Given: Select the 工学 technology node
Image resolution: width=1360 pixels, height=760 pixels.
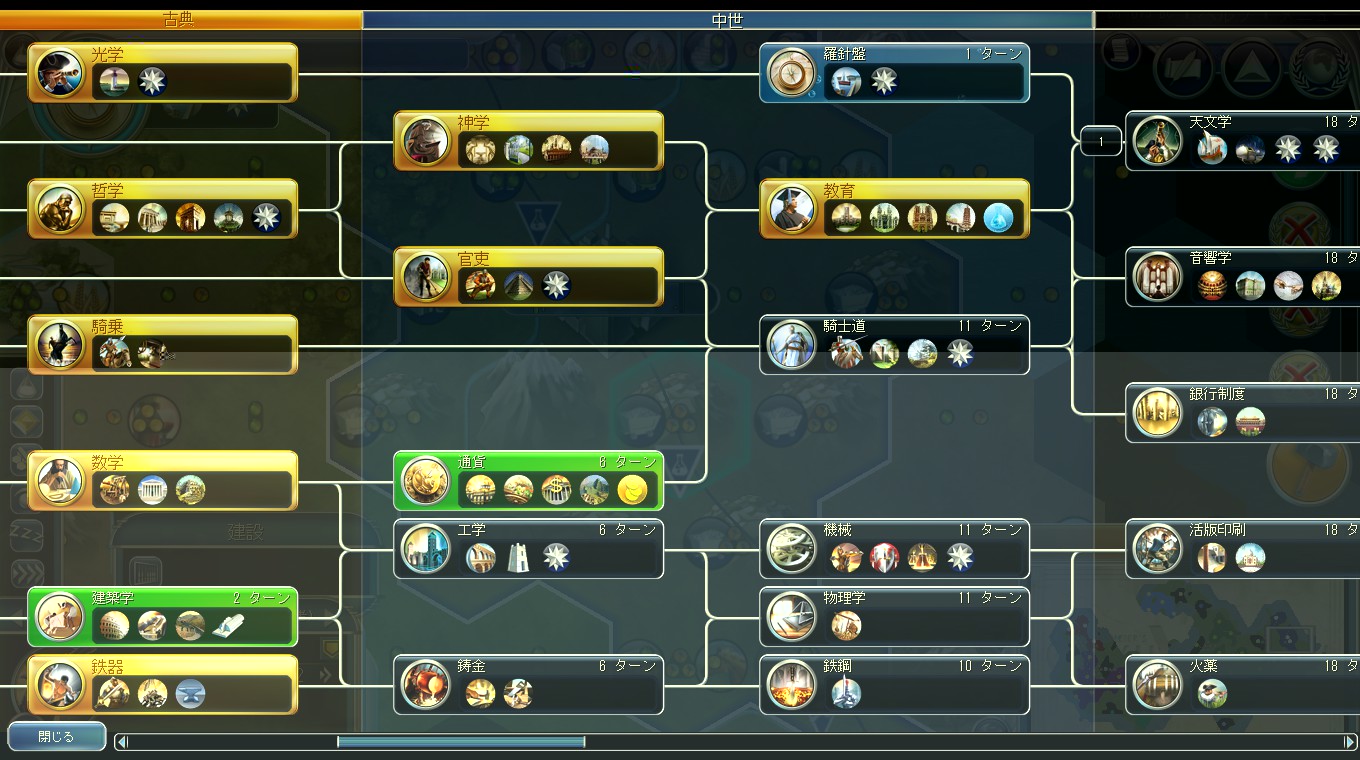Looking at the screenshot, I should pos(529,548).
